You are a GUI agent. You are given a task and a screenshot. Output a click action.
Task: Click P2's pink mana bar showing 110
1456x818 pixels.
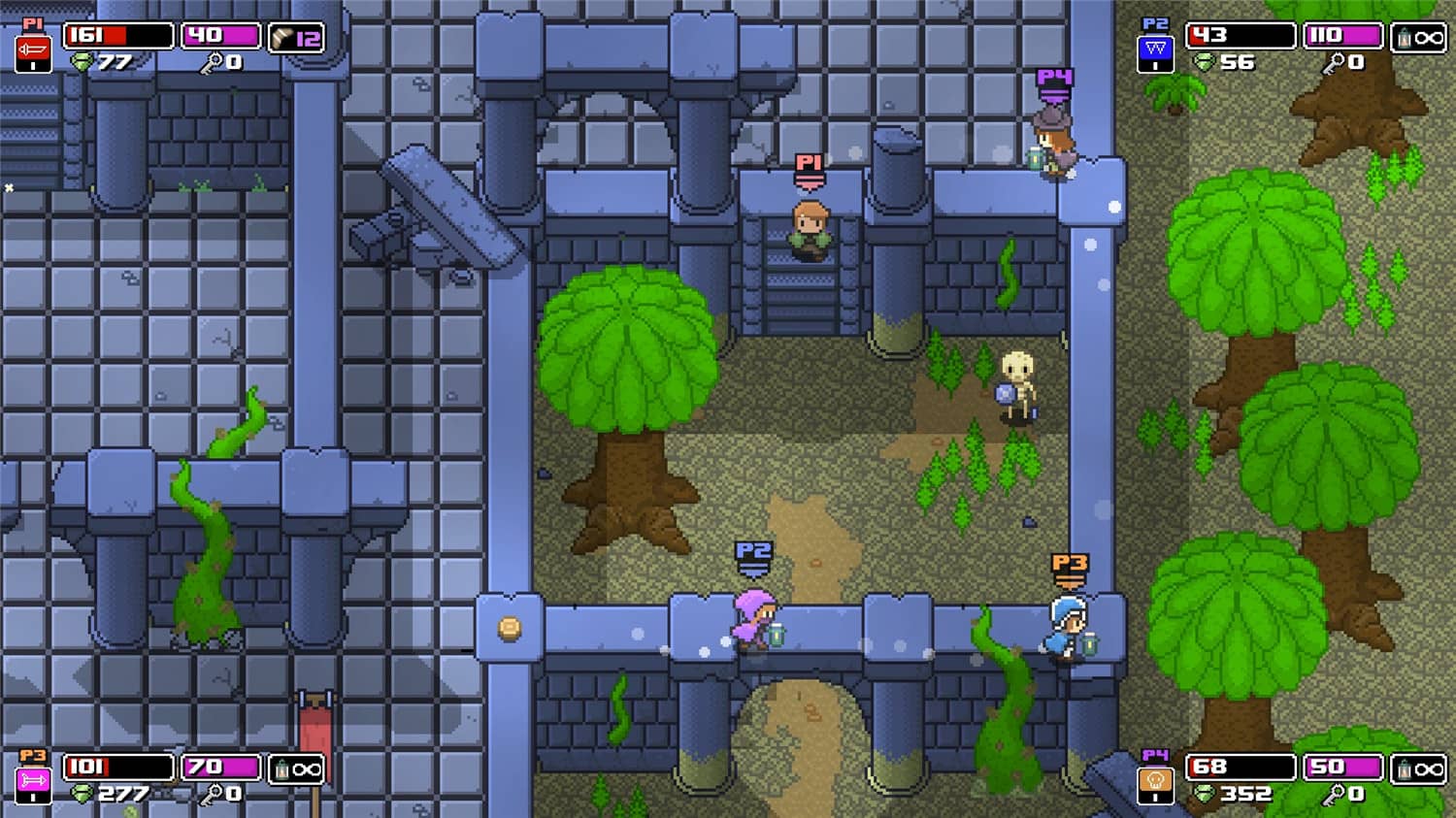coord(1344,37)
